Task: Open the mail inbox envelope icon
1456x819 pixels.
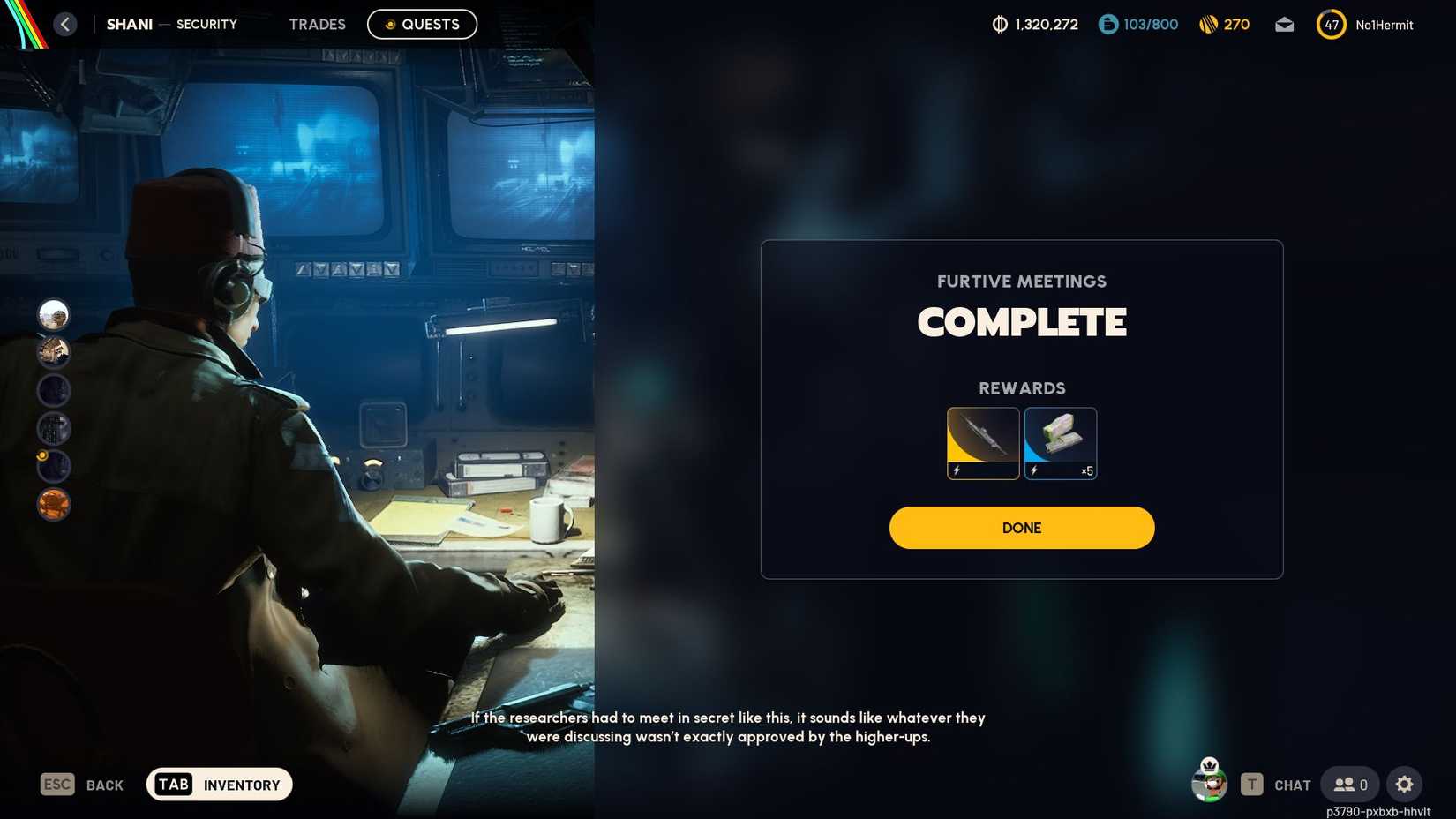Action: (x=1284, y=25)
